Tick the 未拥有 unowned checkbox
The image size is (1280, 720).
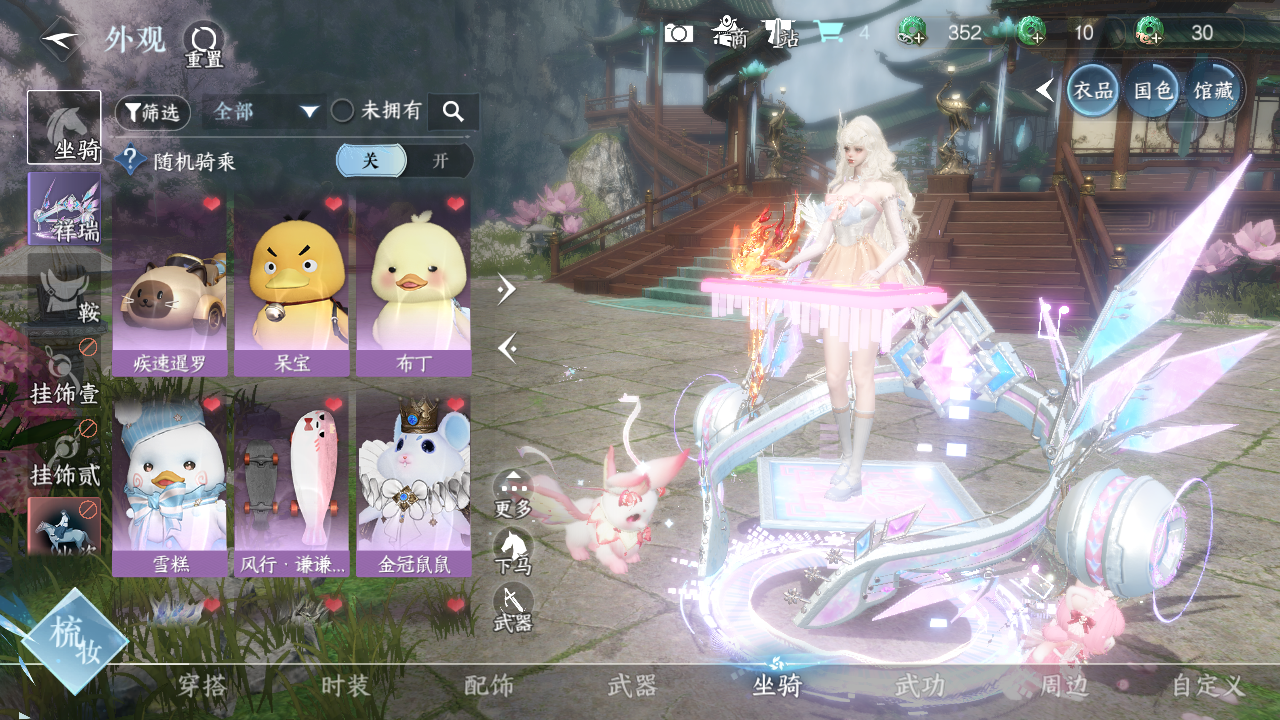tap(343, 111)
